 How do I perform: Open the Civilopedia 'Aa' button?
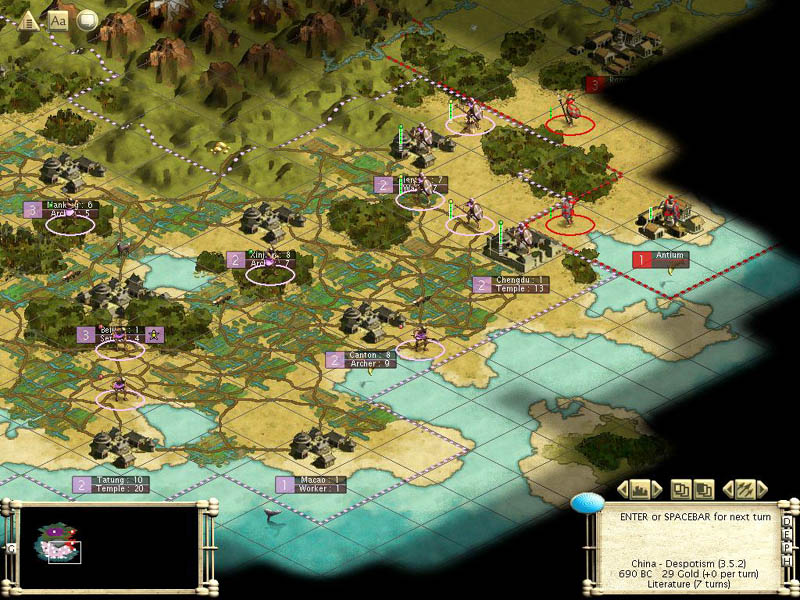(58, 19)
